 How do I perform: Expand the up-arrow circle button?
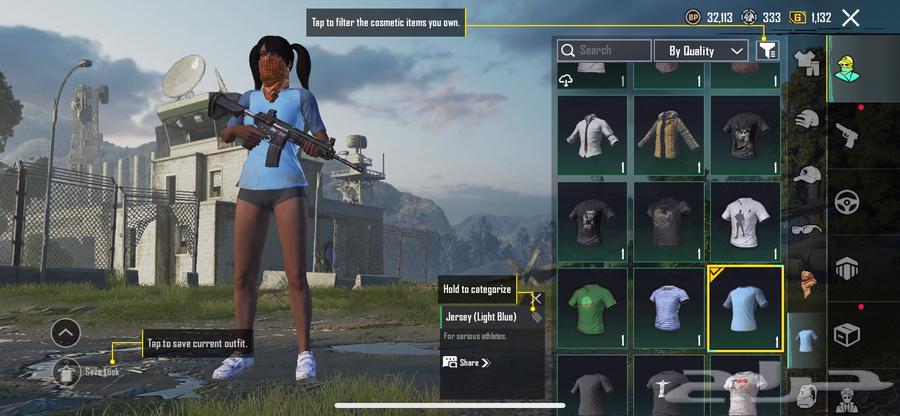click(x=65, y=332)
